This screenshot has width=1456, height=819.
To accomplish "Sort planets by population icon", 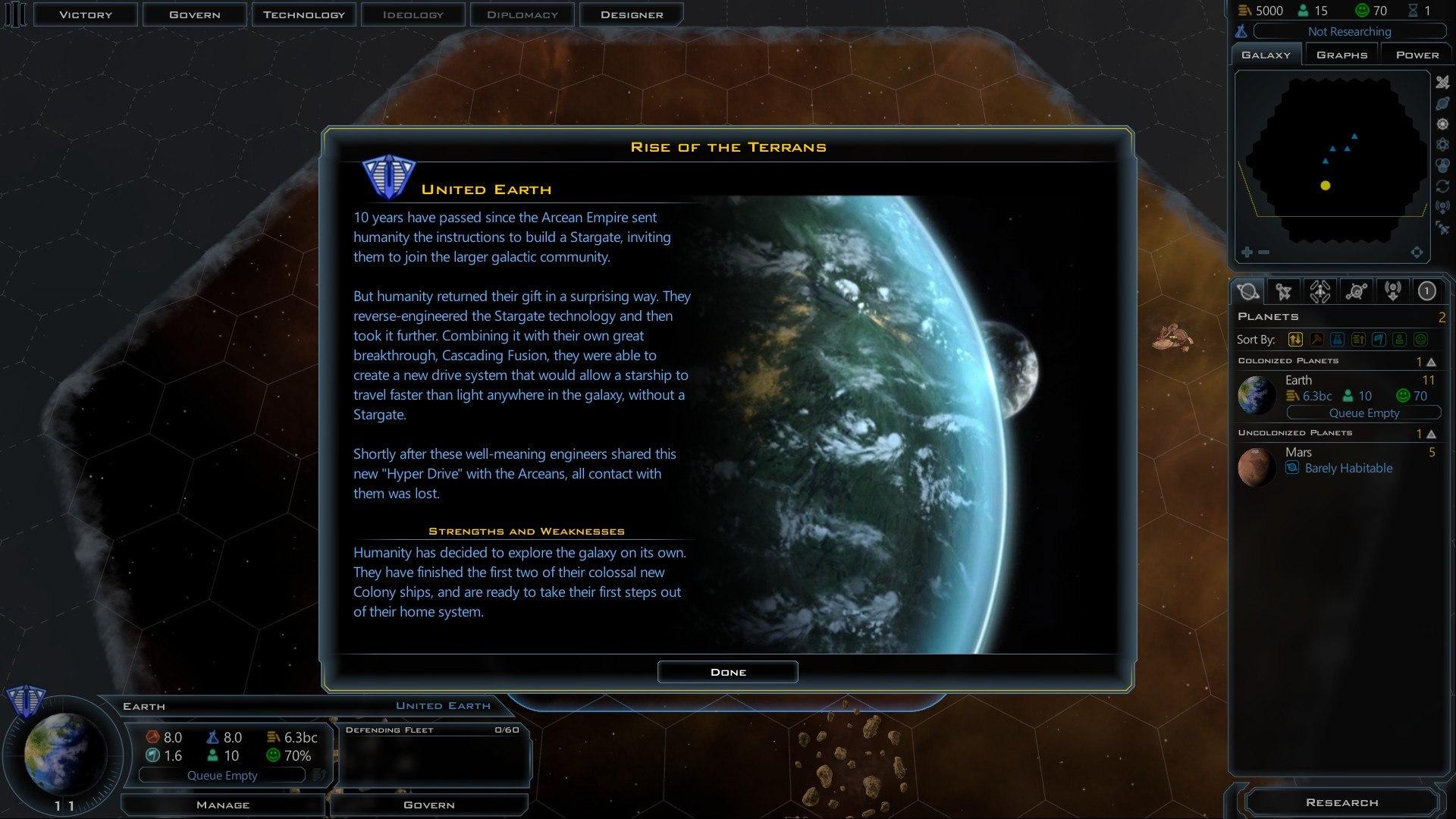I will point(1399,339).
